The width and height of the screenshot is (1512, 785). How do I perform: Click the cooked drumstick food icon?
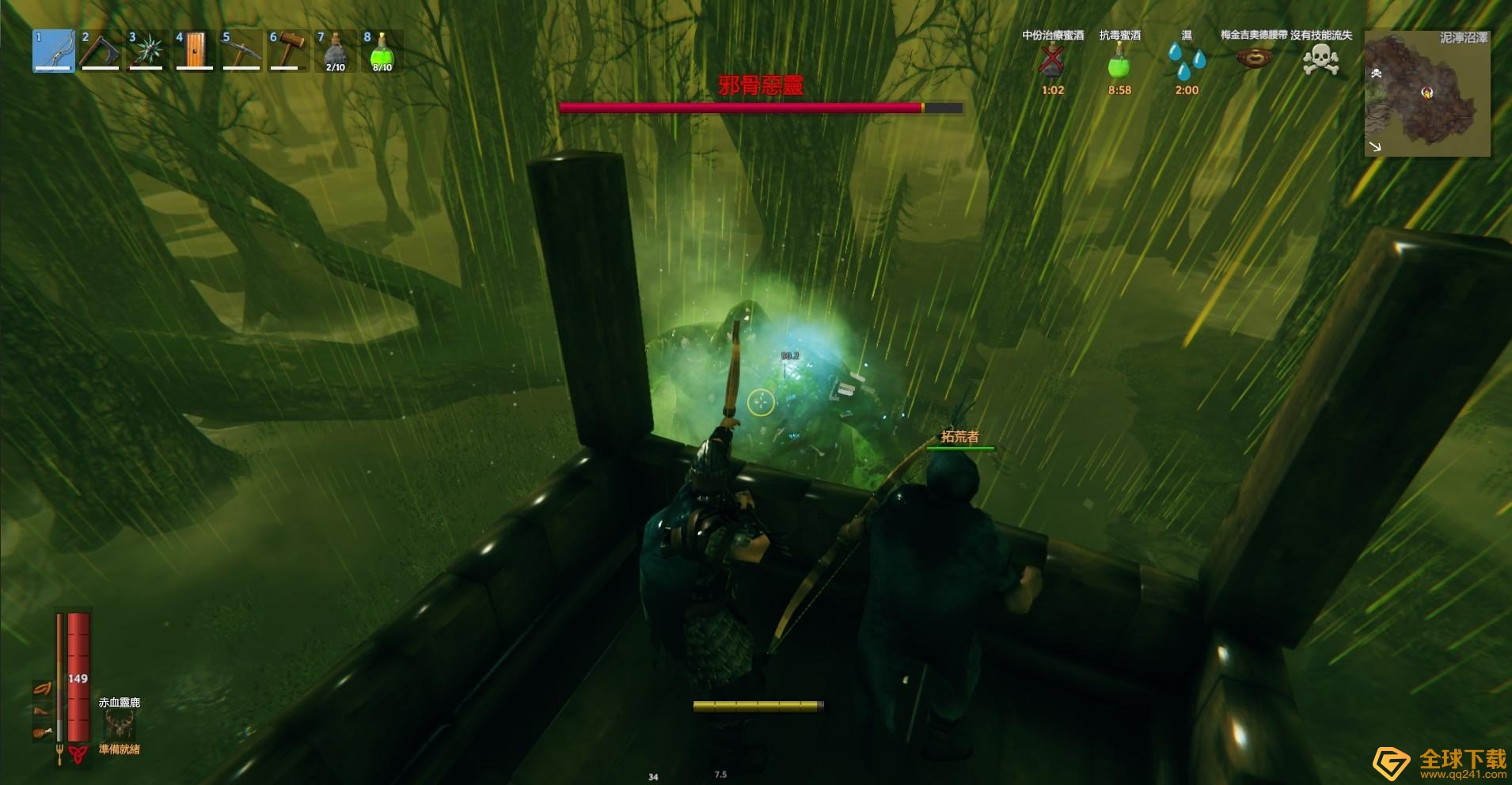42,733
